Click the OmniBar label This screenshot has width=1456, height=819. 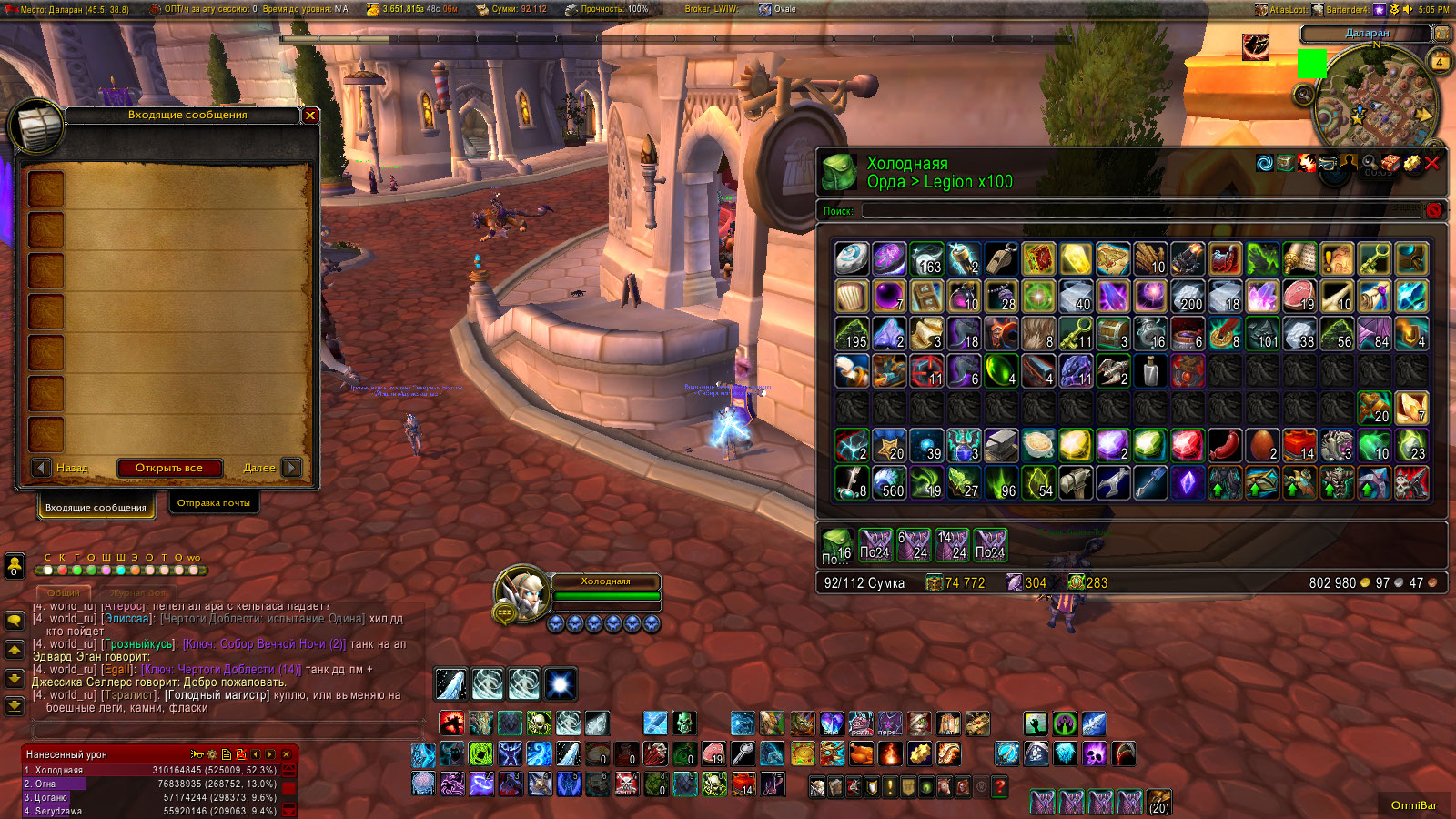[1413, 805]
